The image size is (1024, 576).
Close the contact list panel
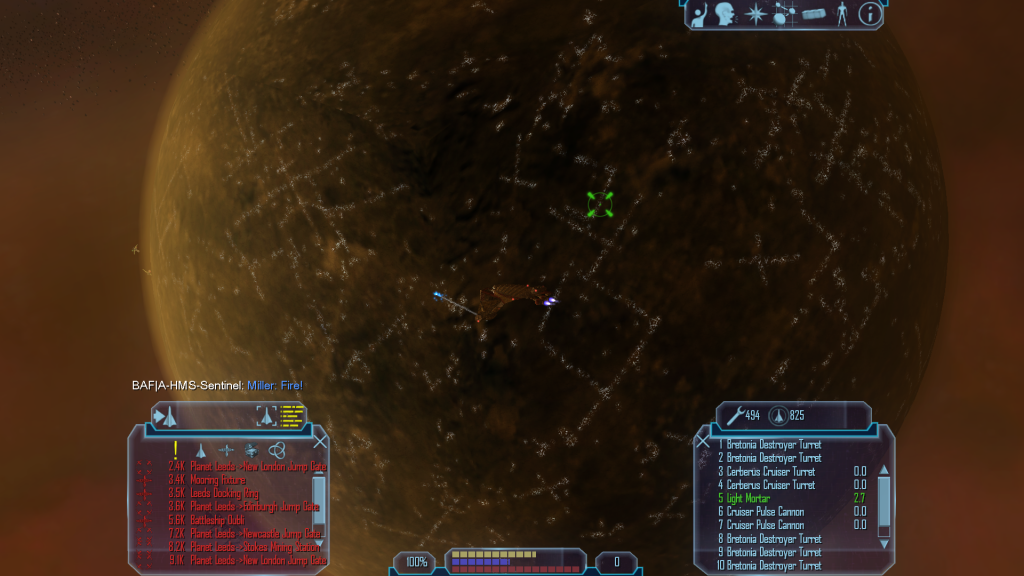[320, 441]
